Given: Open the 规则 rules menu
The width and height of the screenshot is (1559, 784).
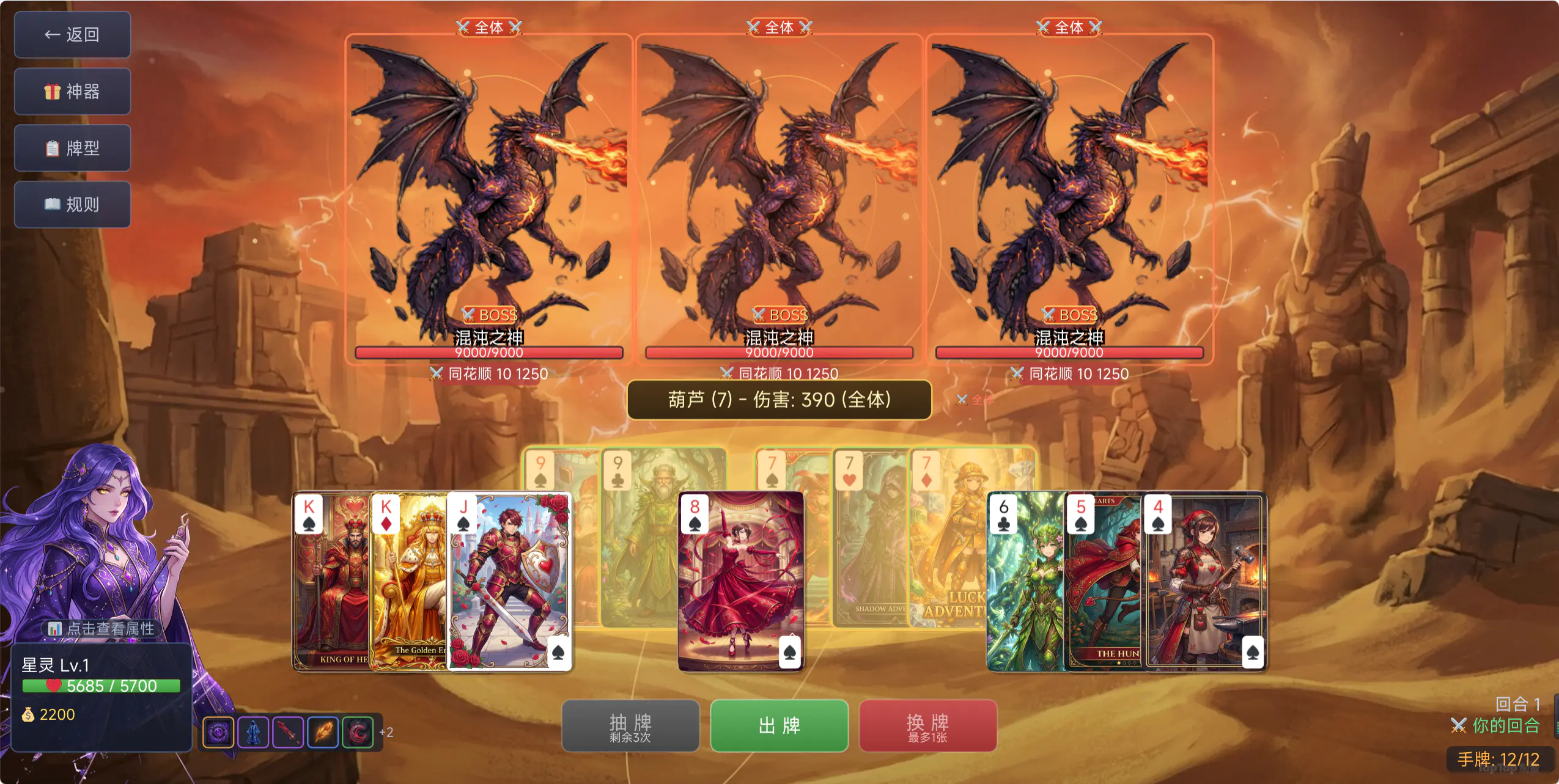Looking at the screenshot, I should click(x=73, y=204).
